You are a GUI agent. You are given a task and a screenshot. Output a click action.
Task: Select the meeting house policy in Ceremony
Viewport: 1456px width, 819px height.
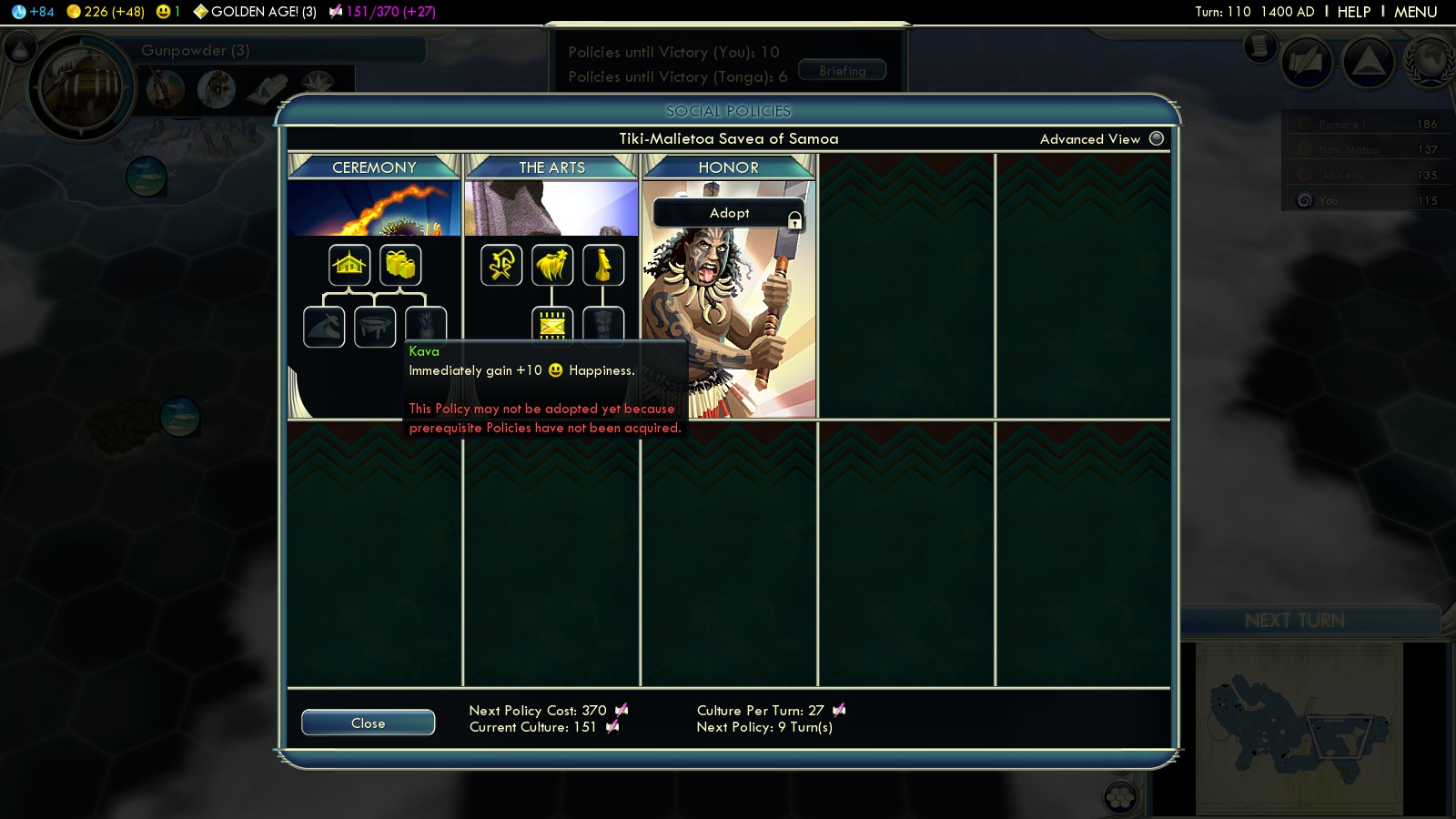[x=349, y=265]
